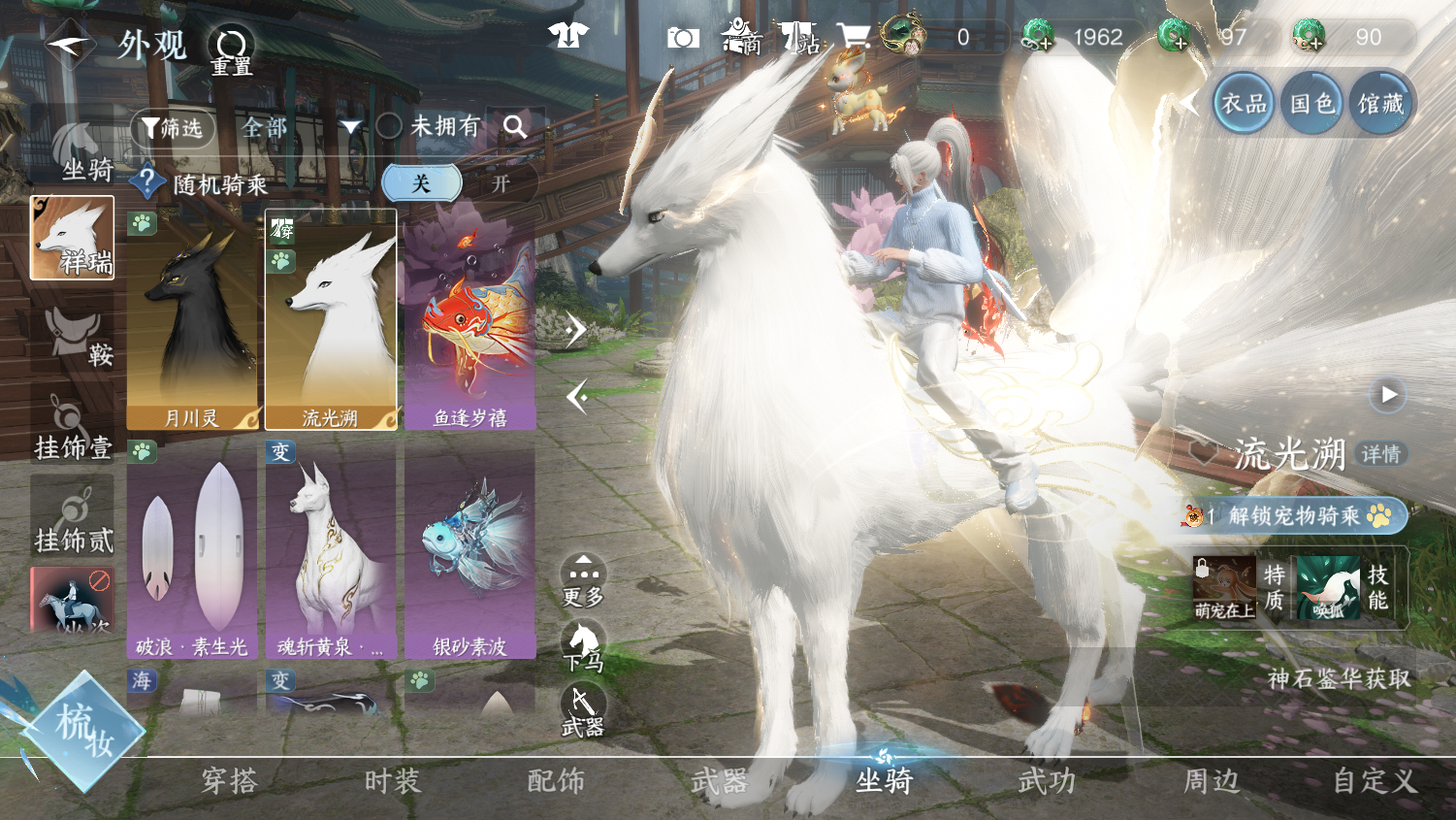Choose the 鱼逢岁禧 koi fish mount
1456x820 pixels.
pyautogui.click(x=470, y=320)
